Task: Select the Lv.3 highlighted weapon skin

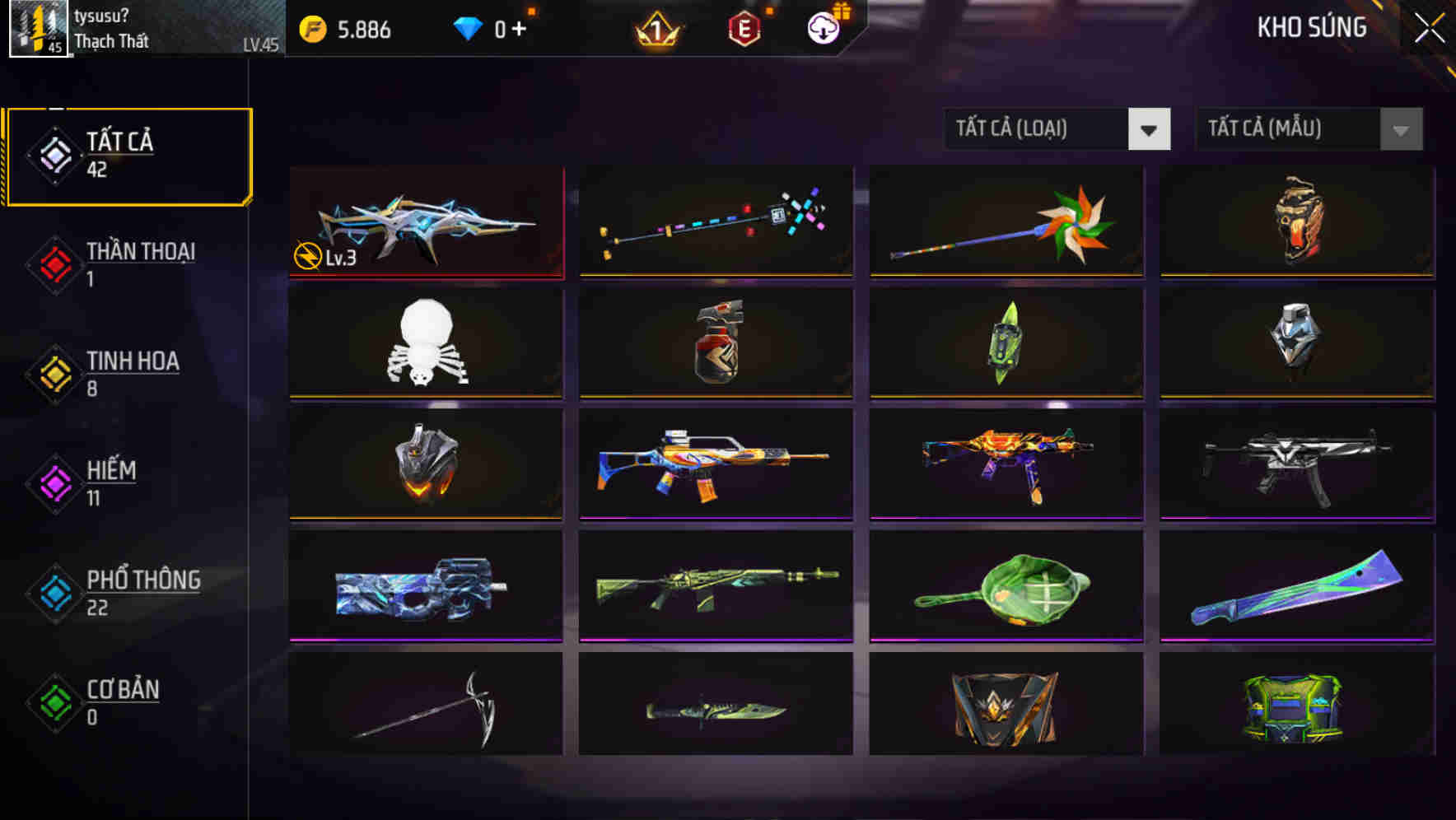Action: (x=425, y=222)
